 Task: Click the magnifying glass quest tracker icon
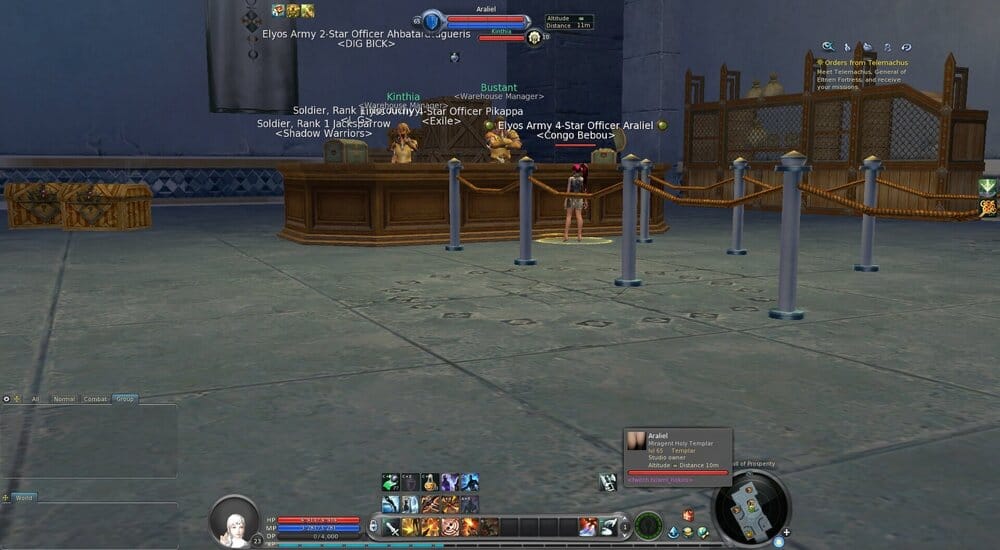828,46
